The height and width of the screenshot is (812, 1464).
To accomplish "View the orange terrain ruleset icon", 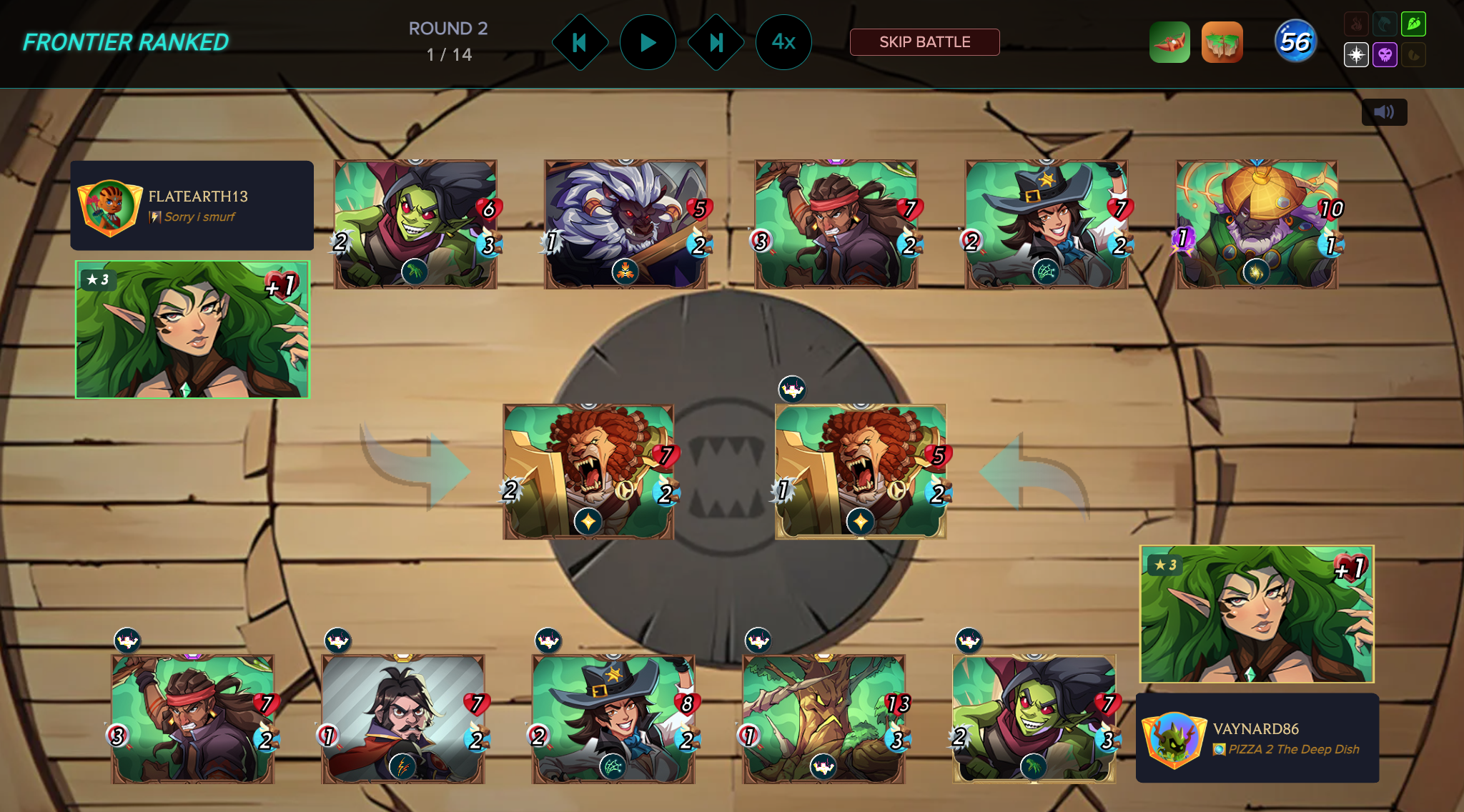I will 1222,43.
